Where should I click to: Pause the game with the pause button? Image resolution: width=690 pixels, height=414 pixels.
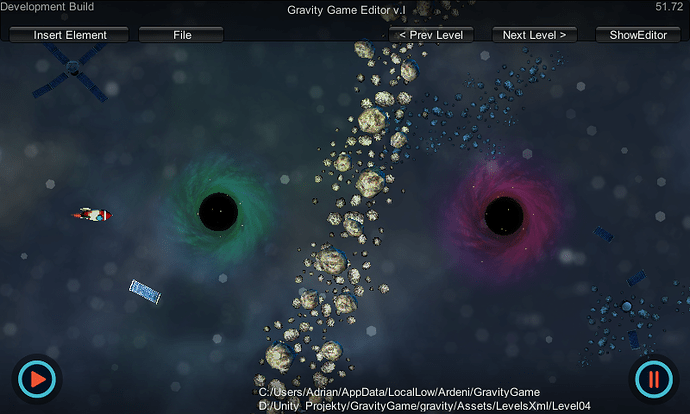pyautogui.click(x=653, y=380)
